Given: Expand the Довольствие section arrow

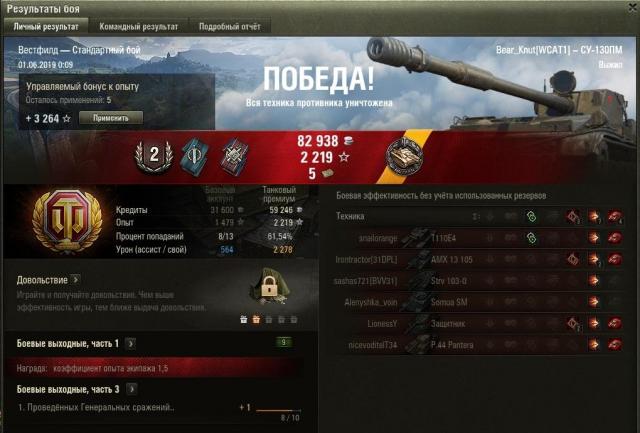Looking at the screenshot, I should (x=75, y=280).
